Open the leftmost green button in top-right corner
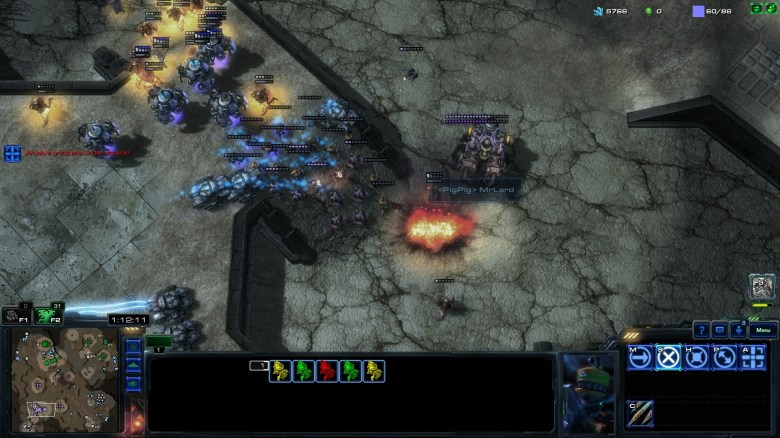The height and width of the screenshot is (438, 780). click(756, 9)
